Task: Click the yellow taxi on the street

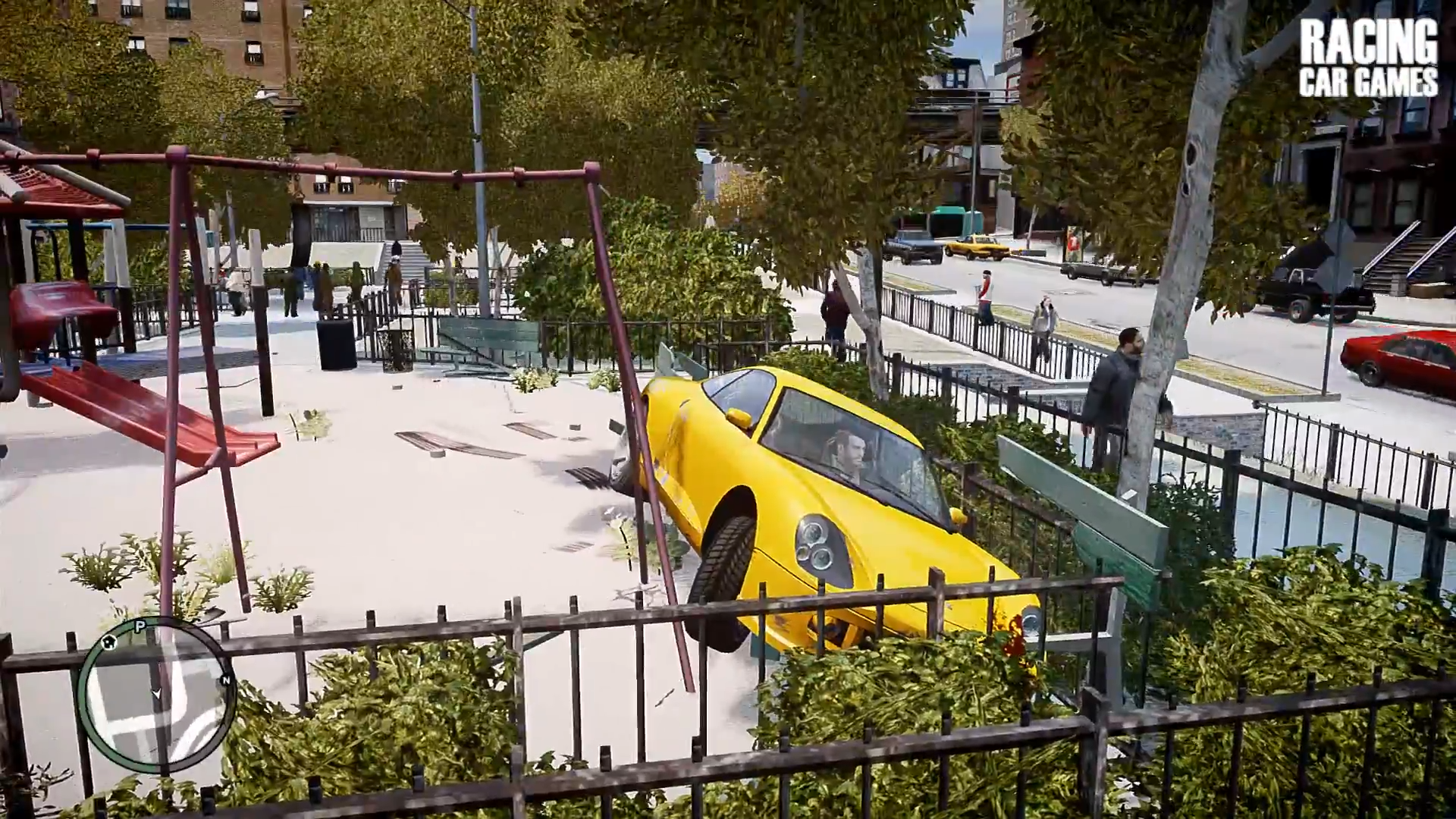Action: 974,246
